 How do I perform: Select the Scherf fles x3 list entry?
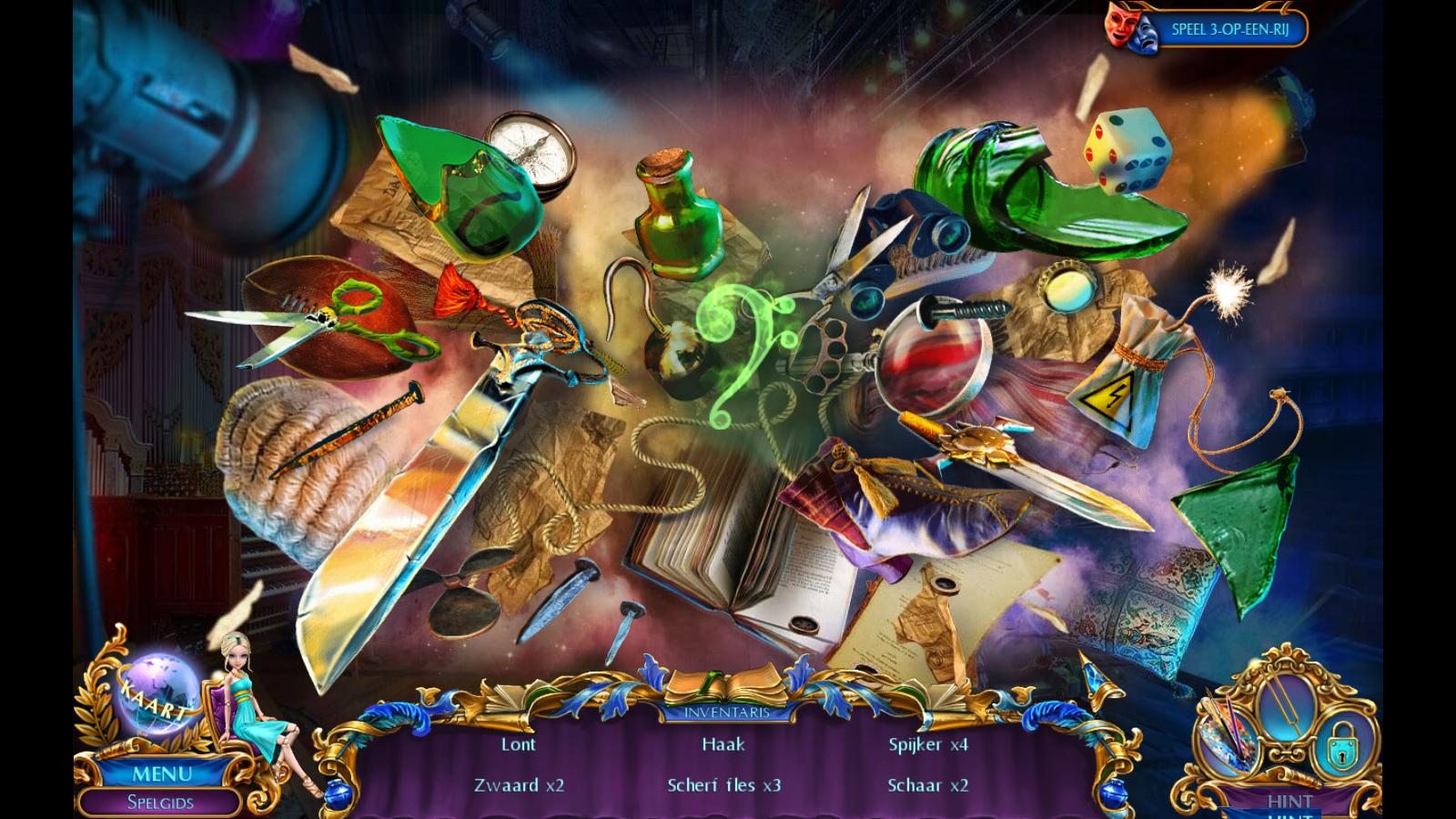tap(723, 784)
